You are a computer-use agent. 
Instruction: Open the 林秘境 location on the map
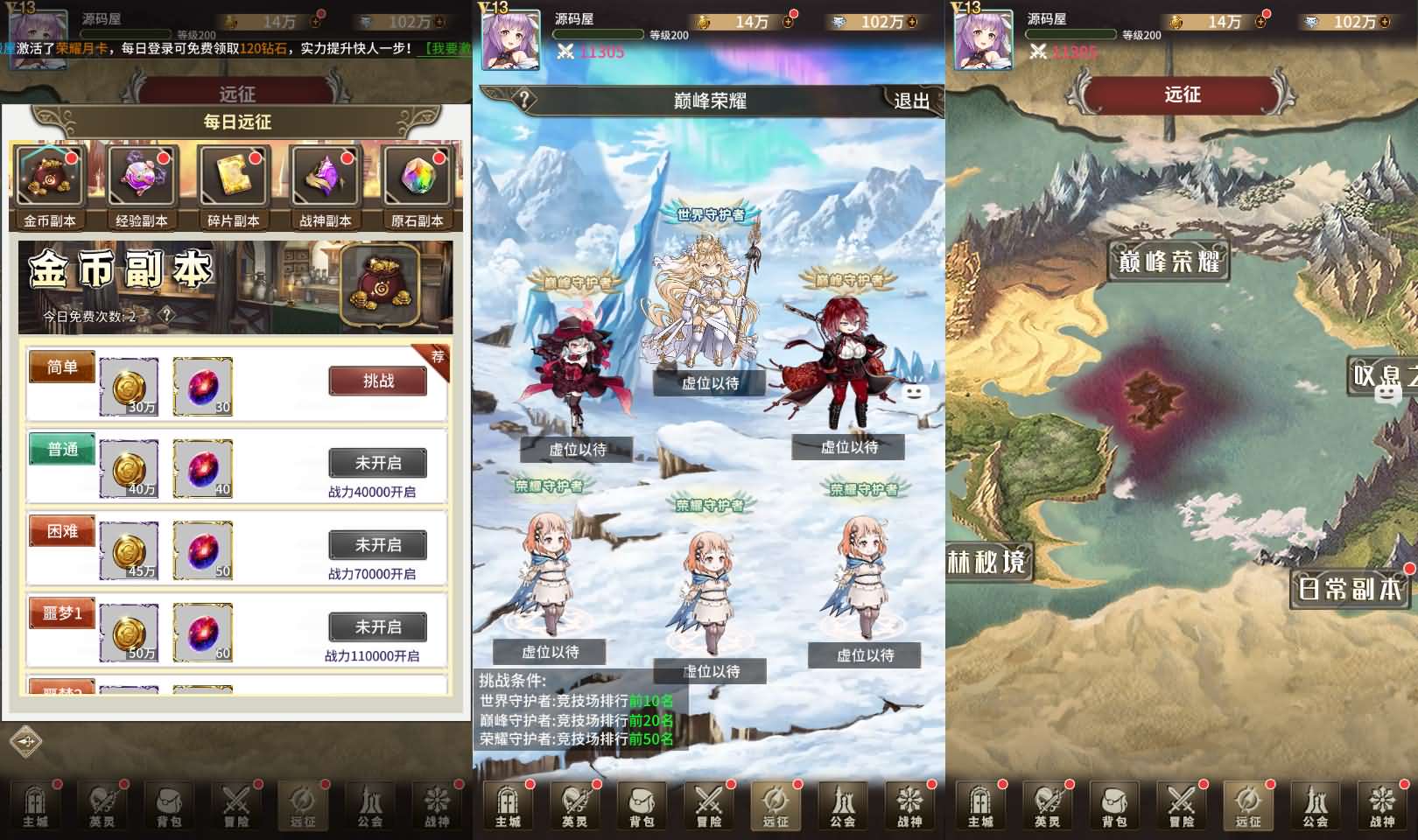click(x=986, y=561)
